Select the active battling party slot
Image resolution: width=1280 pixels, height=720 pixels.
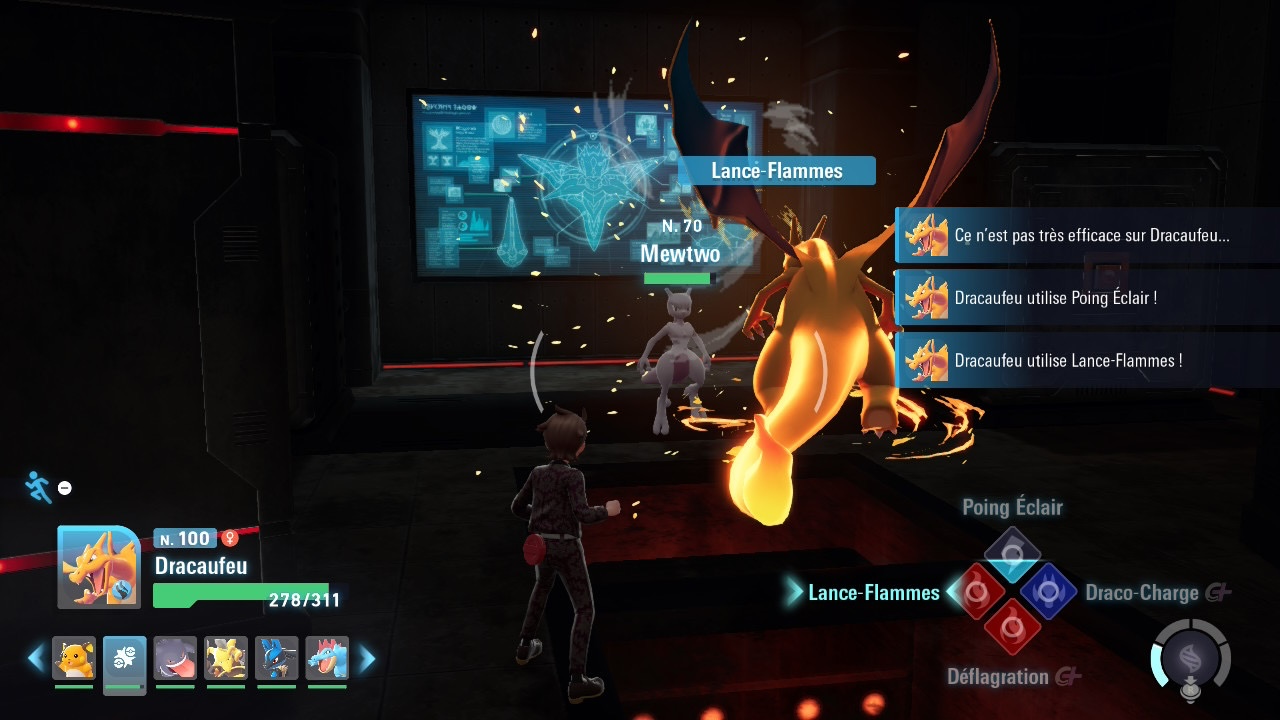point(125,658)
